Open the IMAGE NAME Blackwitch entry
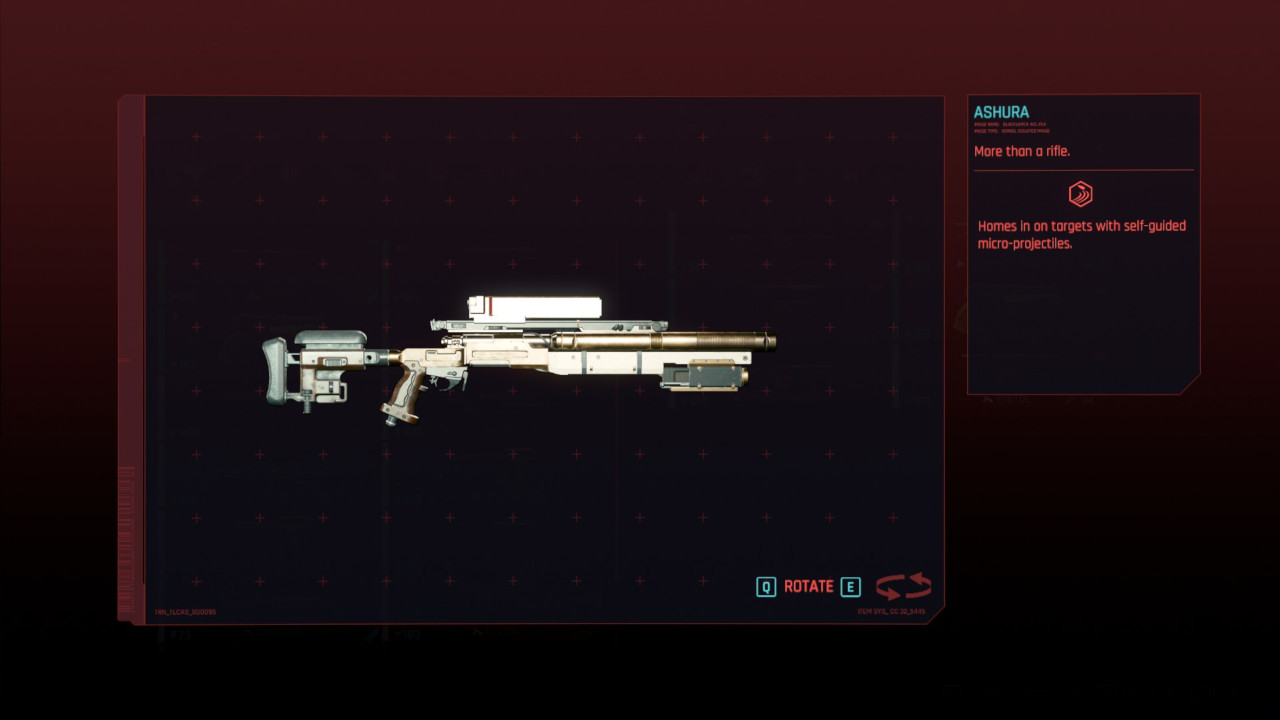Screen dimensions: 1280x720 click(x=1010, y=123)
